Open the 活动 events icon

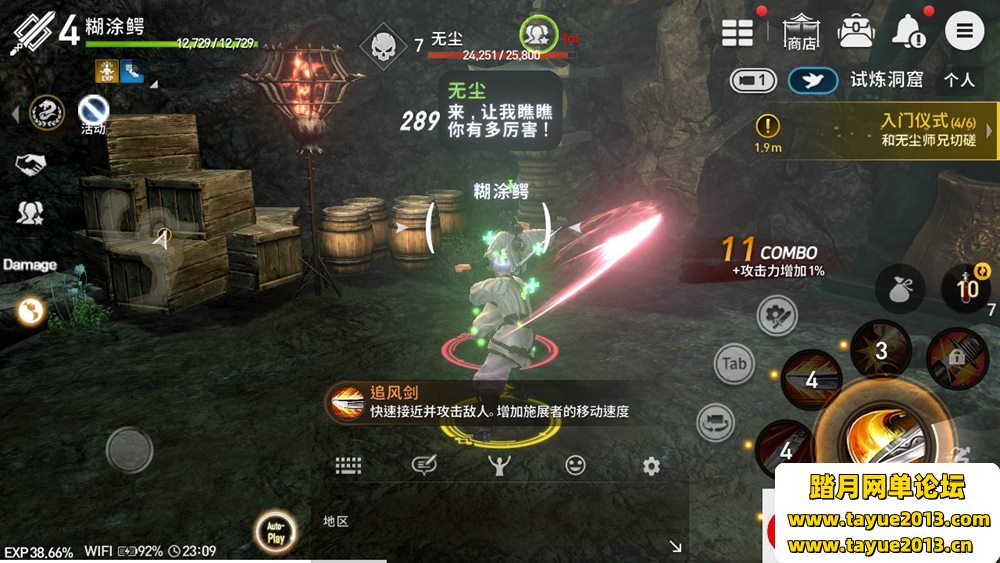(x=93, y=109)
